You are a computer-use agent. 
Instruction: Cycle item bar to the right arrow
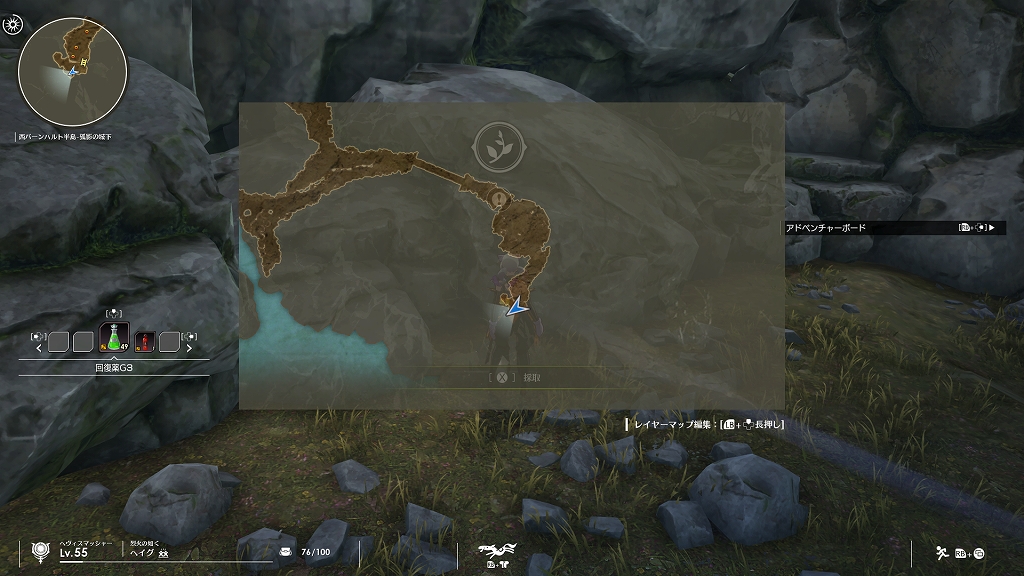(188, 348)
